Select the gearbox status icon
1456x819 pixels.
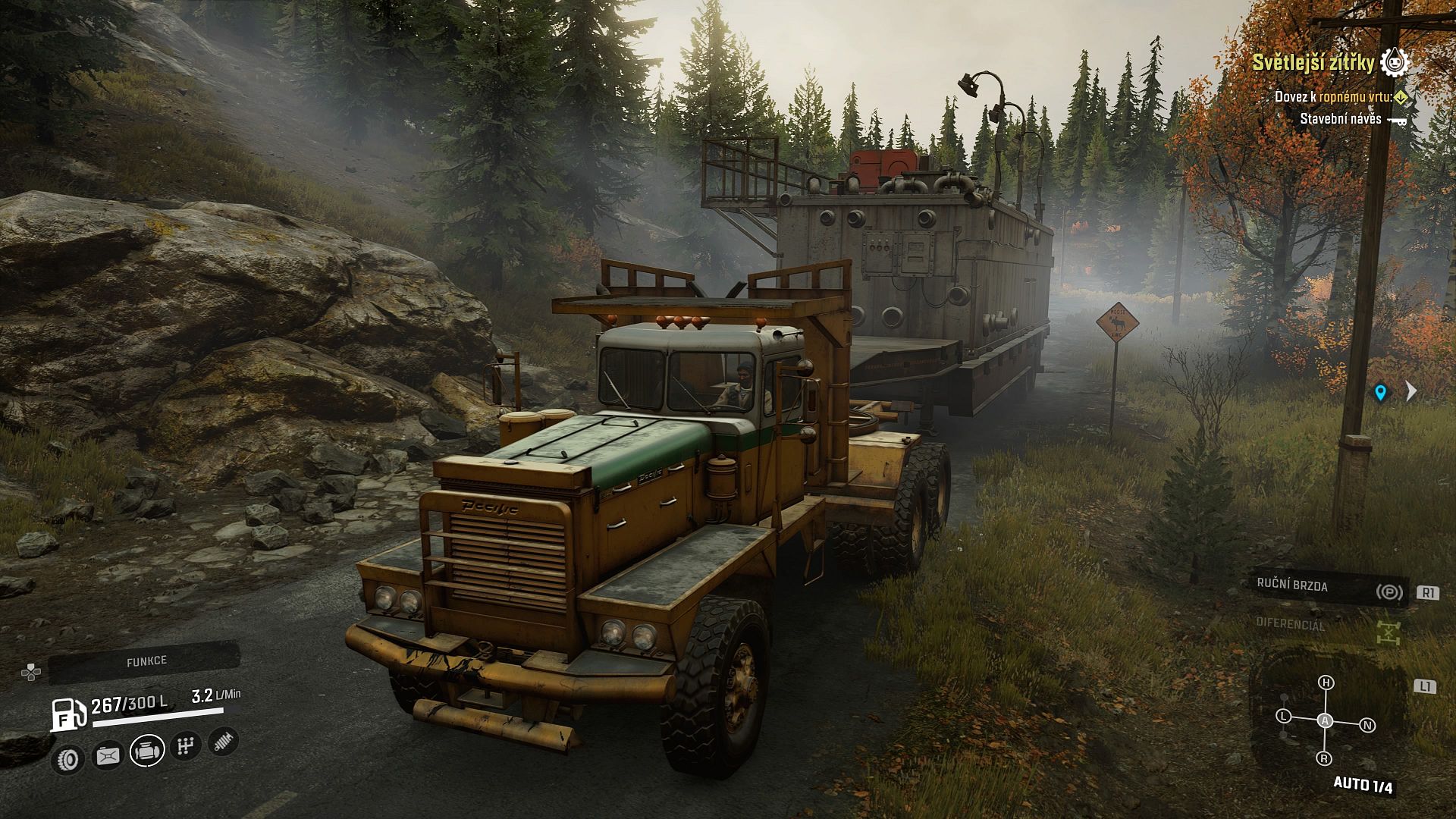pos(185,747)
